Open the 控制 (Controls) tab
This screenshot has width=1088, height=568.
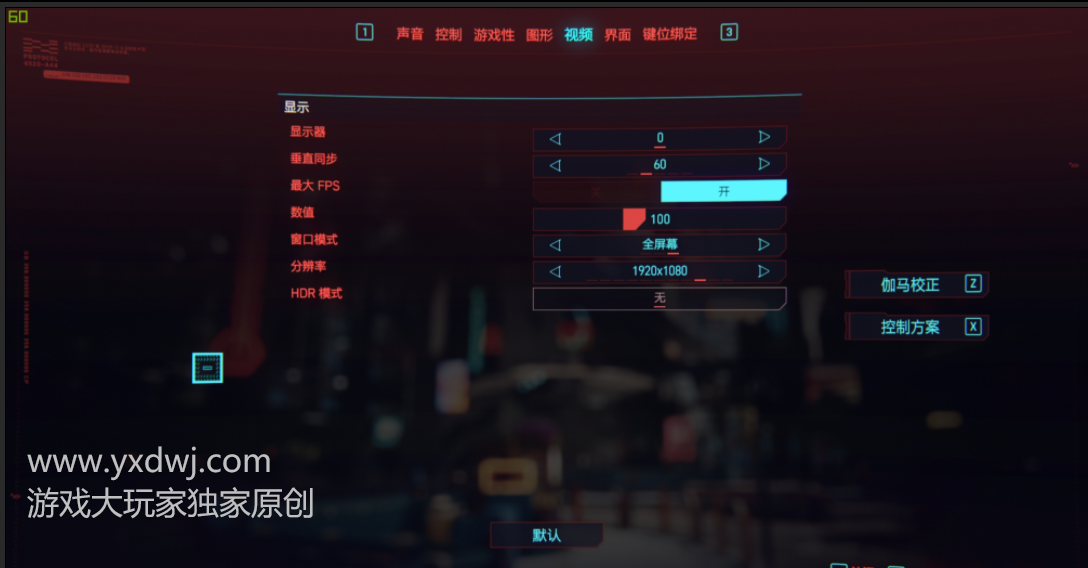tap(448, 34)
